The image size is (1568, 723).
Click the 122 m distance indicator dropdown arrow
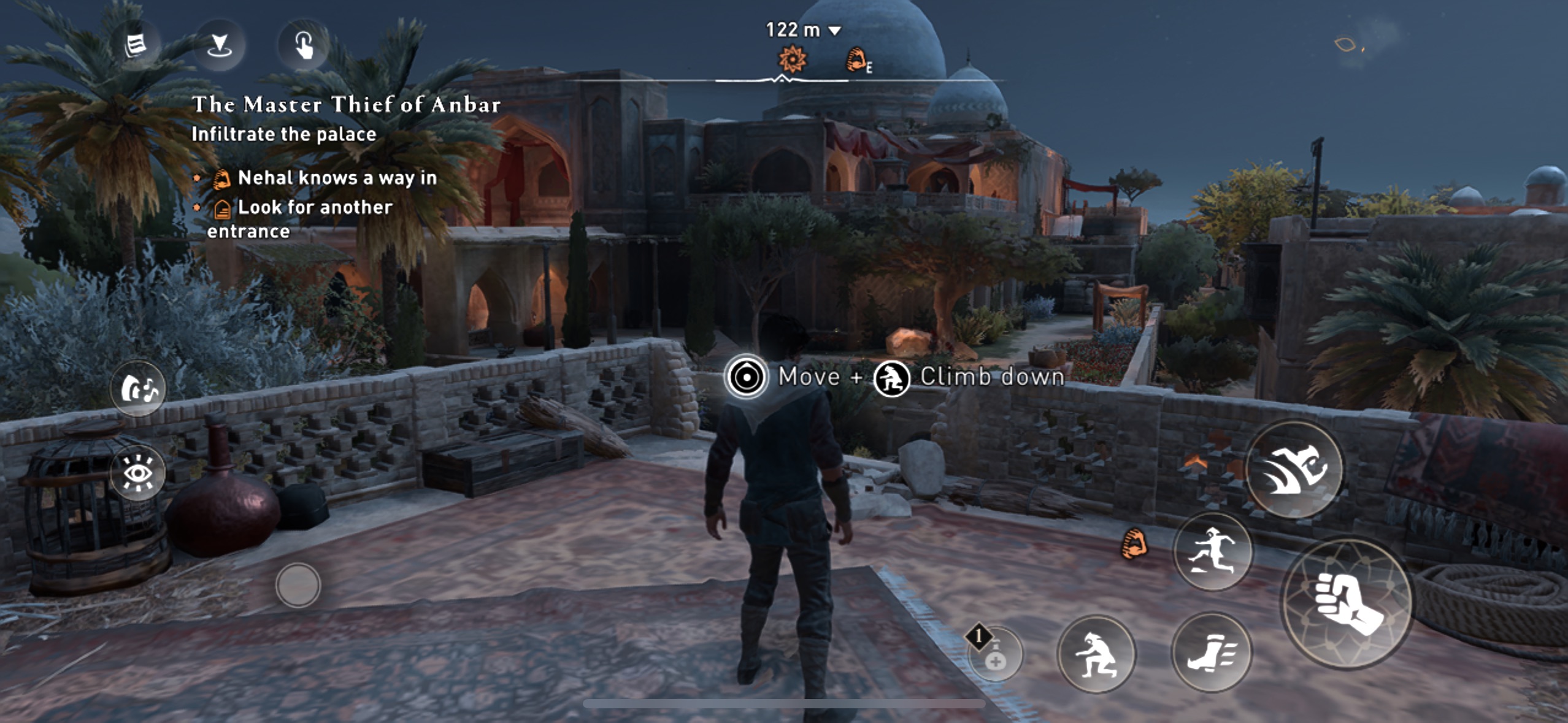pos(835,30)
